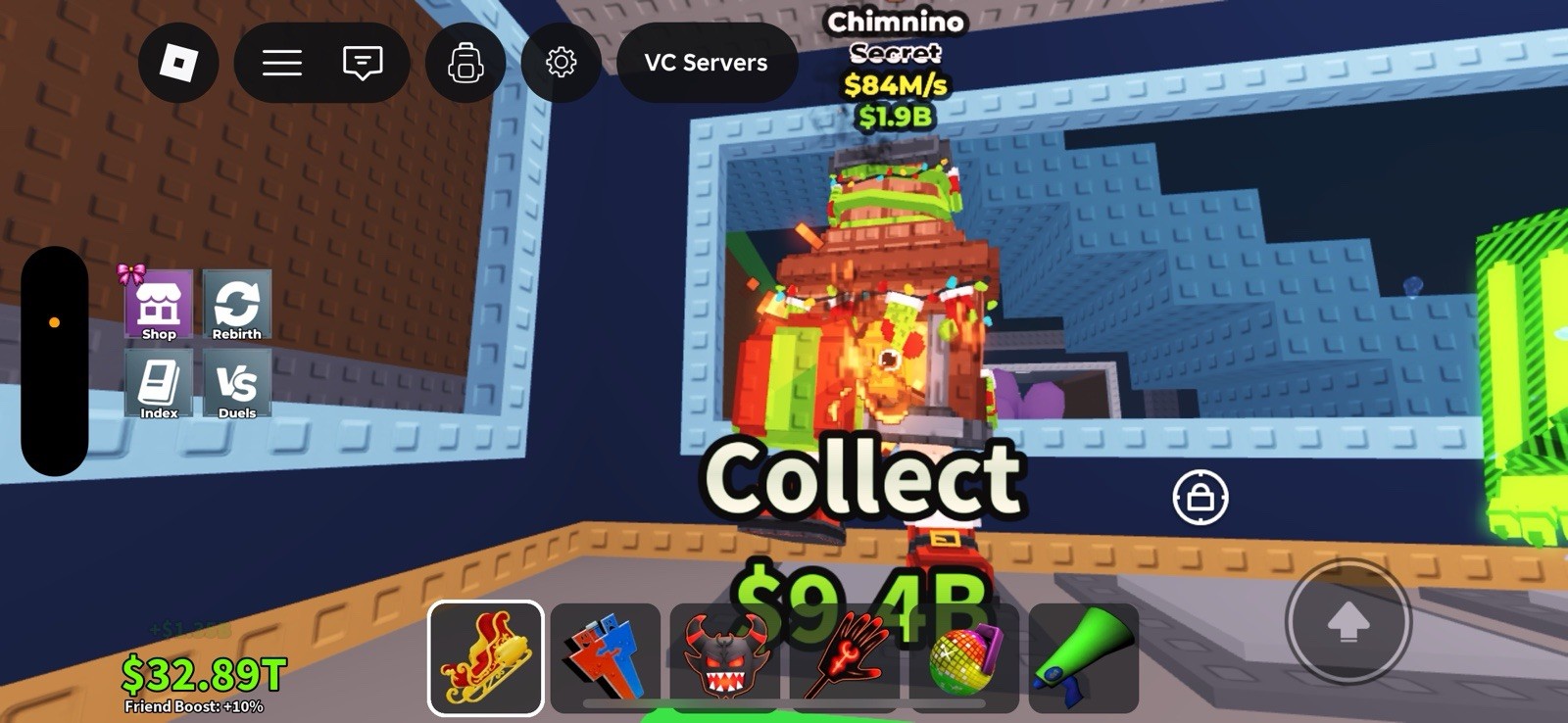Open the Roblox home menu
This screenshot has width=1568, height=723.
coord(178,63)
